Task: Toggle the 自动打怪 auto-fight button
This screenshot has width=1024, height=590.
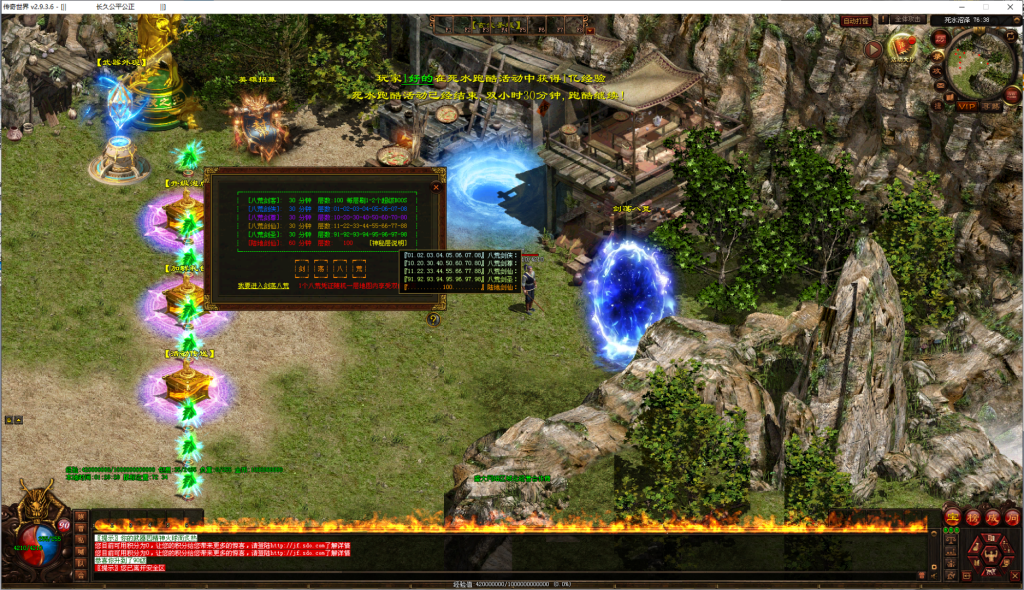Action: [856, 20]
